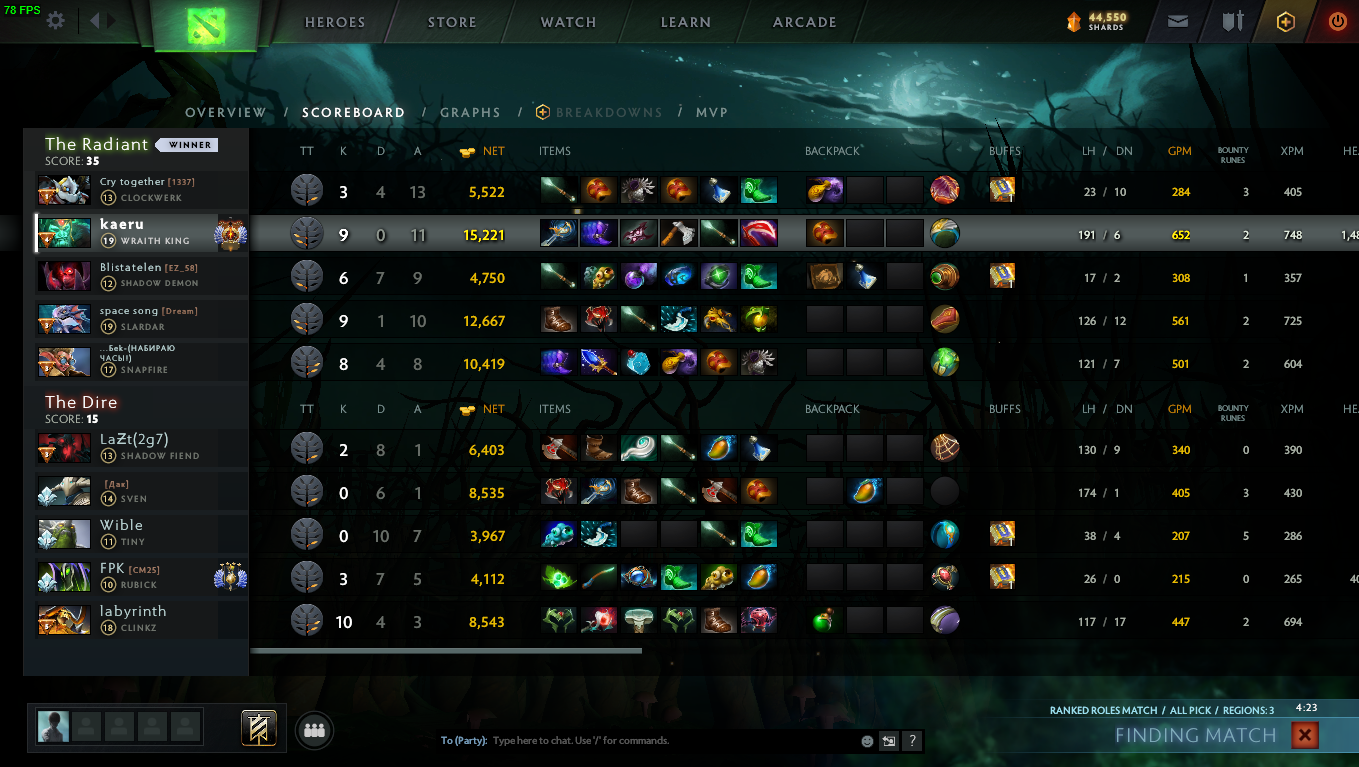This screenshot has width=1359, height=767.
Task: Return to the Dota 2 main dashboard logo
Action: [x=206, y=22]
